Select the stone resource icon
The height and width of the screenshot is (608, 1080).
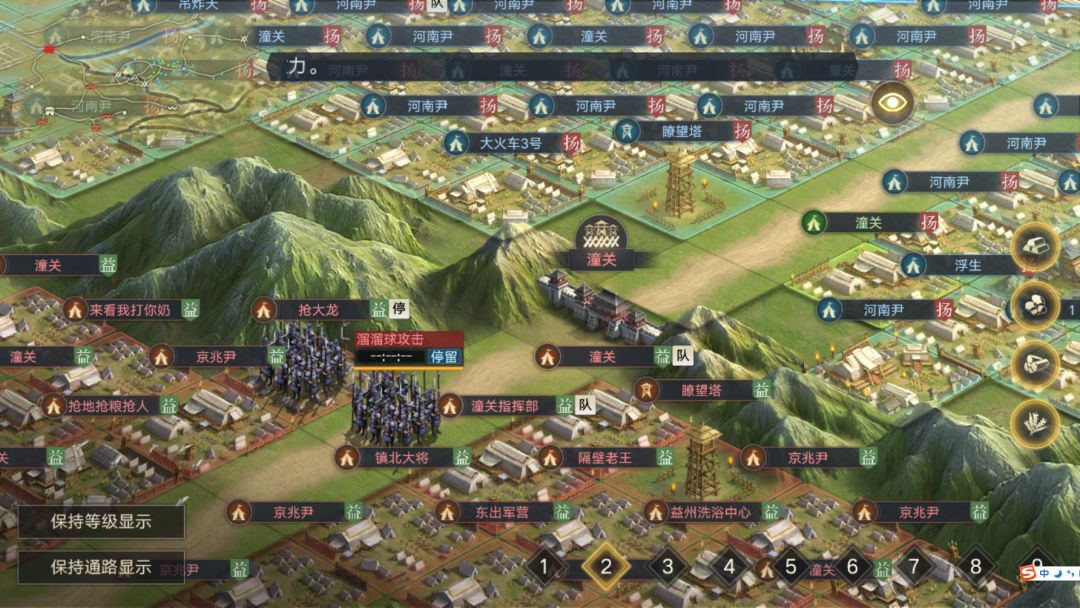click(1034, 306)
